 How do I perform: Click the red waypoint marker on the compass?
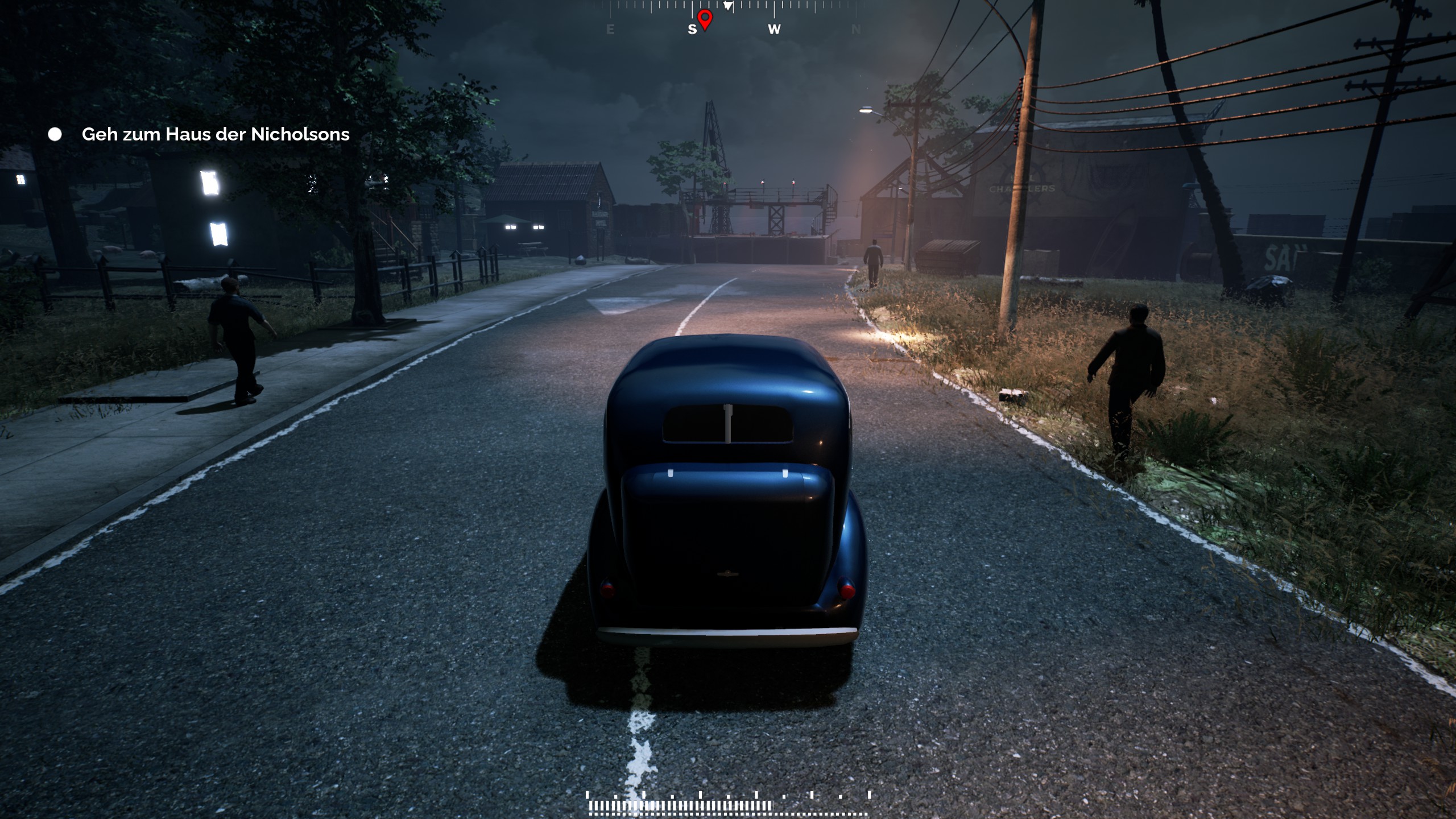[x=705, y=19]
